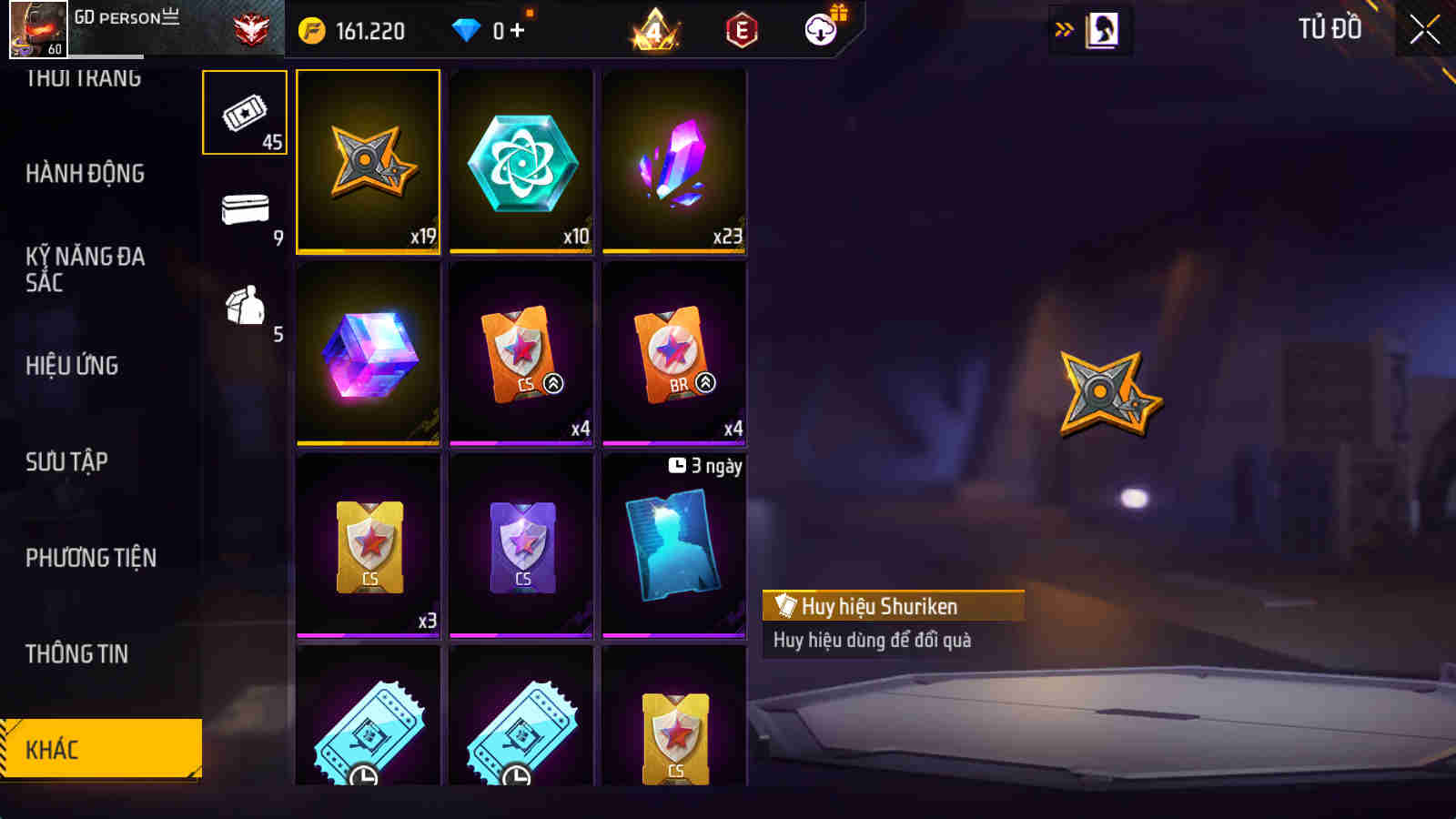Open the ticket category filter showing 45

(244, 113)
